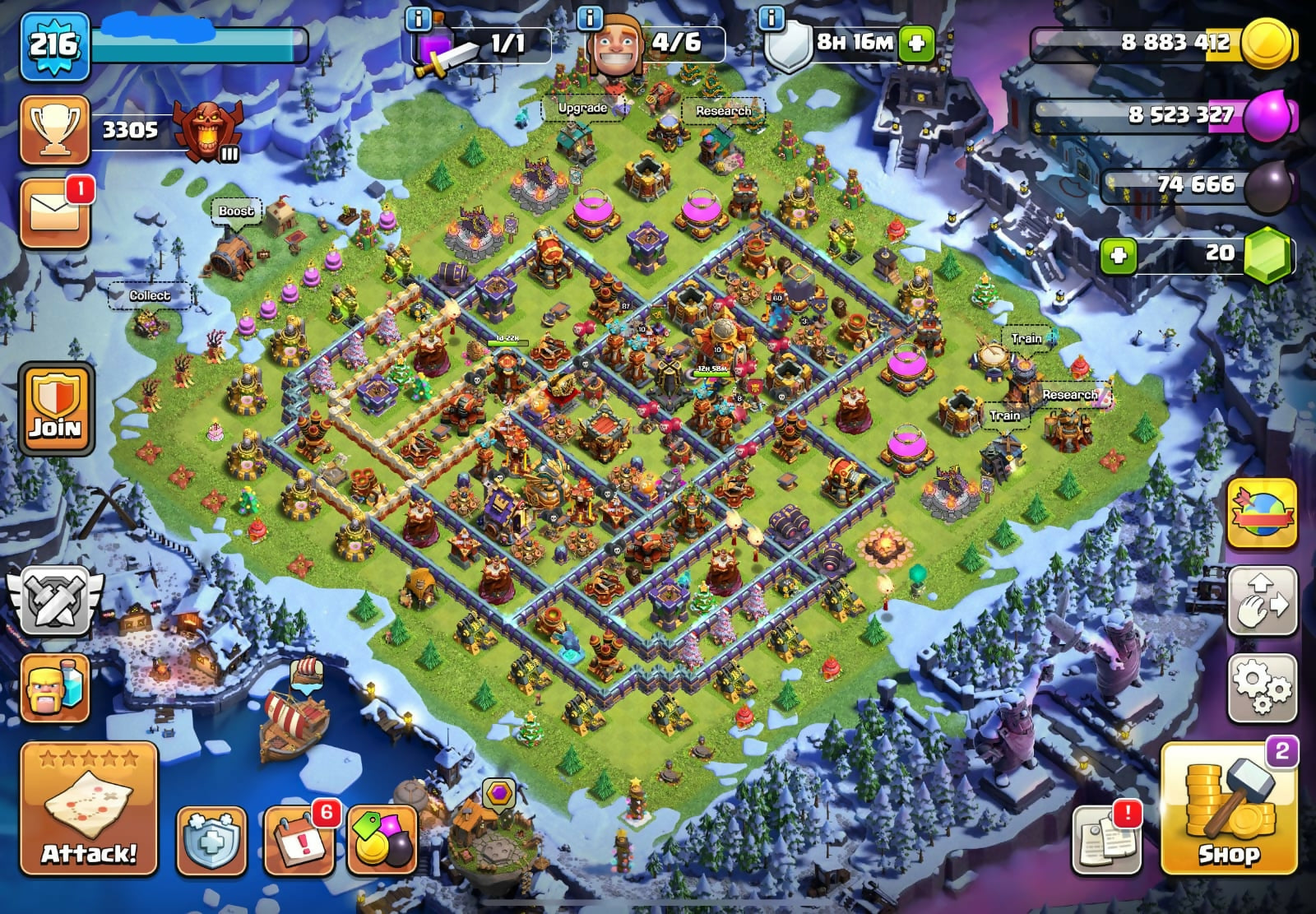Open the shield with plus button

tap(211, 841)
